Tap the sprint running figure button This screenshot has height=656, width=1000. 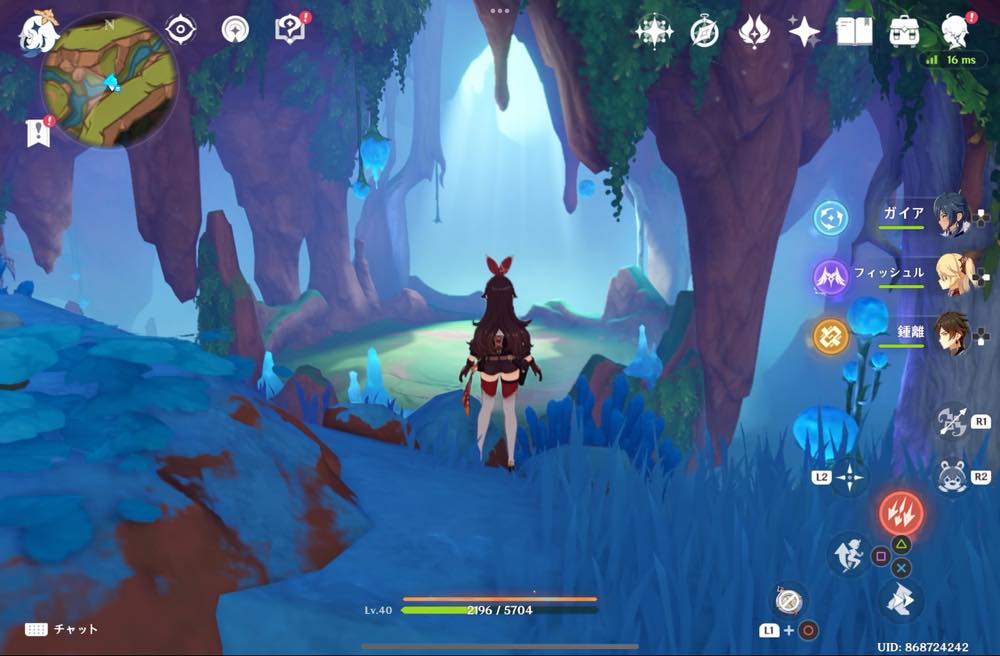point(848,553)
